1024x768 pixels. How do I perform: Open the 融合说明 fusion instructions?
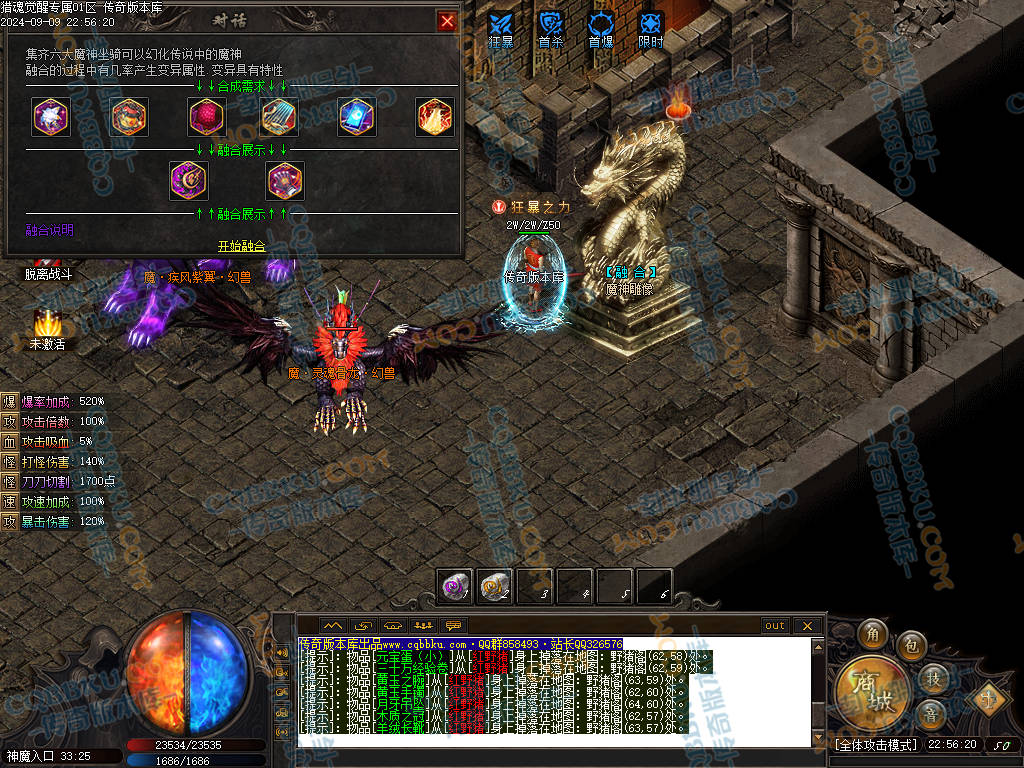tap(49, 230)
